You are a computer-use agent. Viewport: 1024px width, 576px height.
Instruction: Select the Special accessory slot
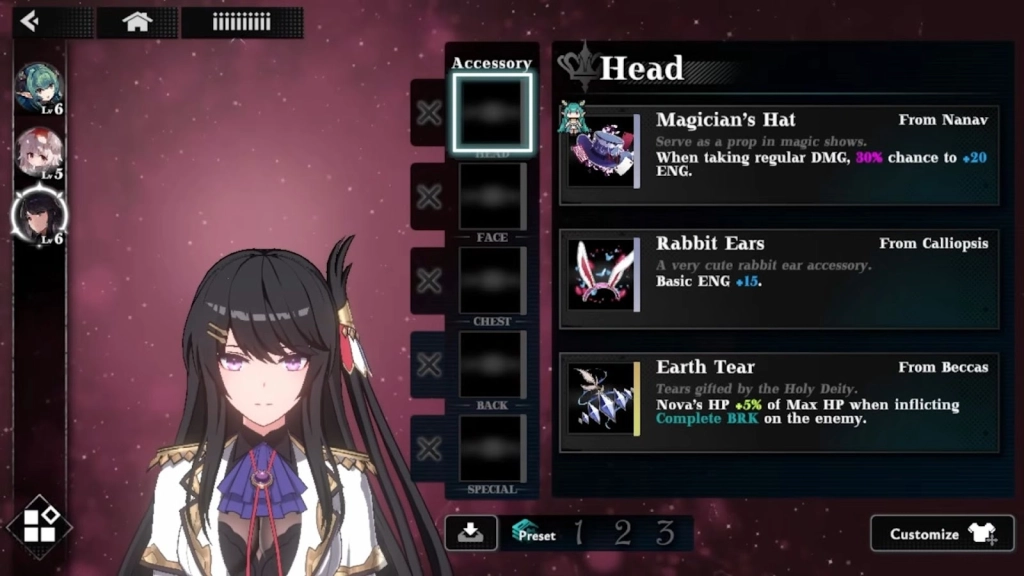point(492,448)
